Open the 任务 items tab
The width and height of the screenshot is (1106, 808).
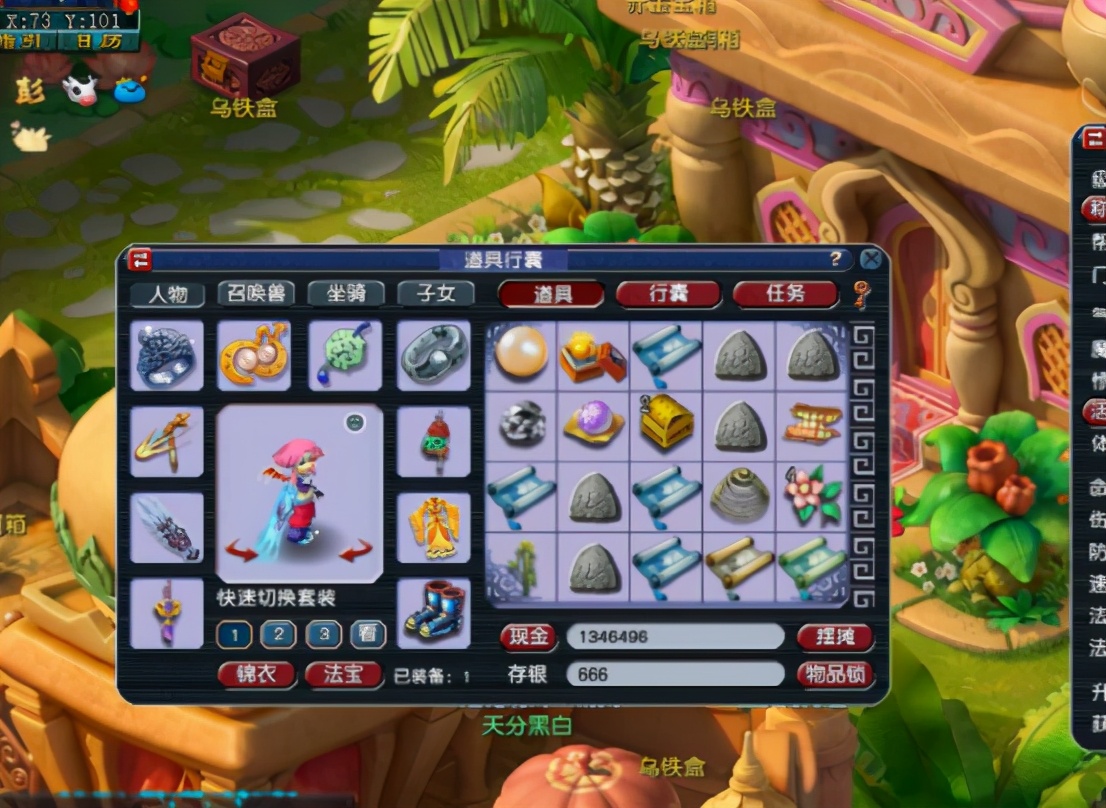[785, 294]
